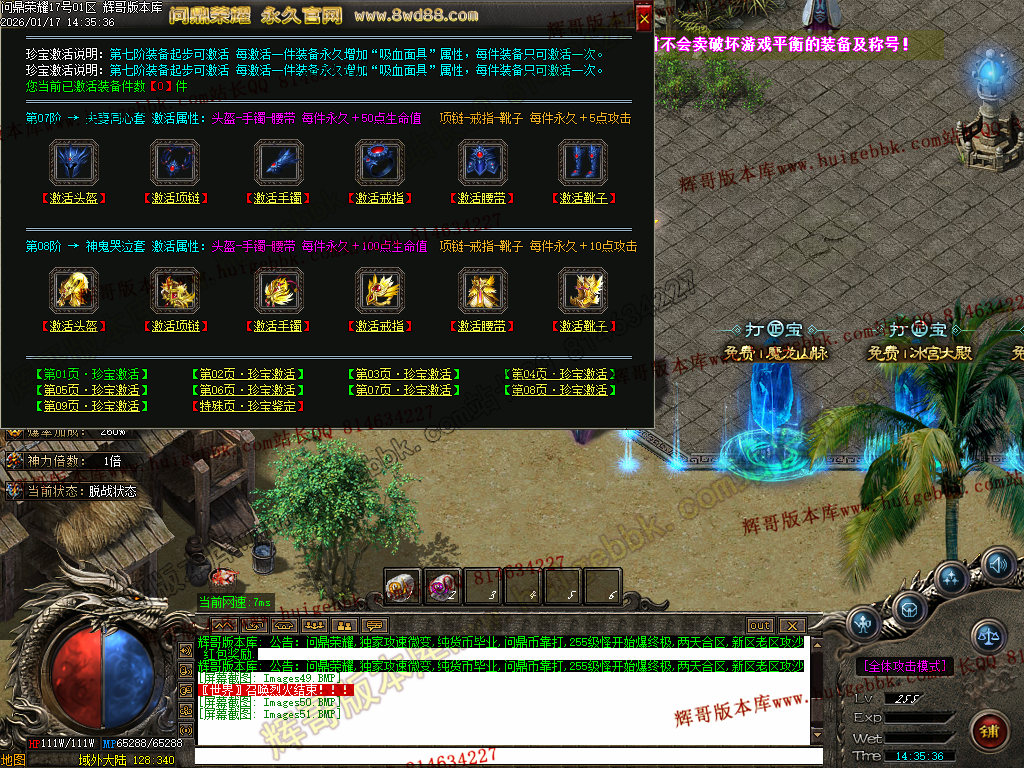Switch to 第06页·珍宝激活 page

(x=247, y=390)
